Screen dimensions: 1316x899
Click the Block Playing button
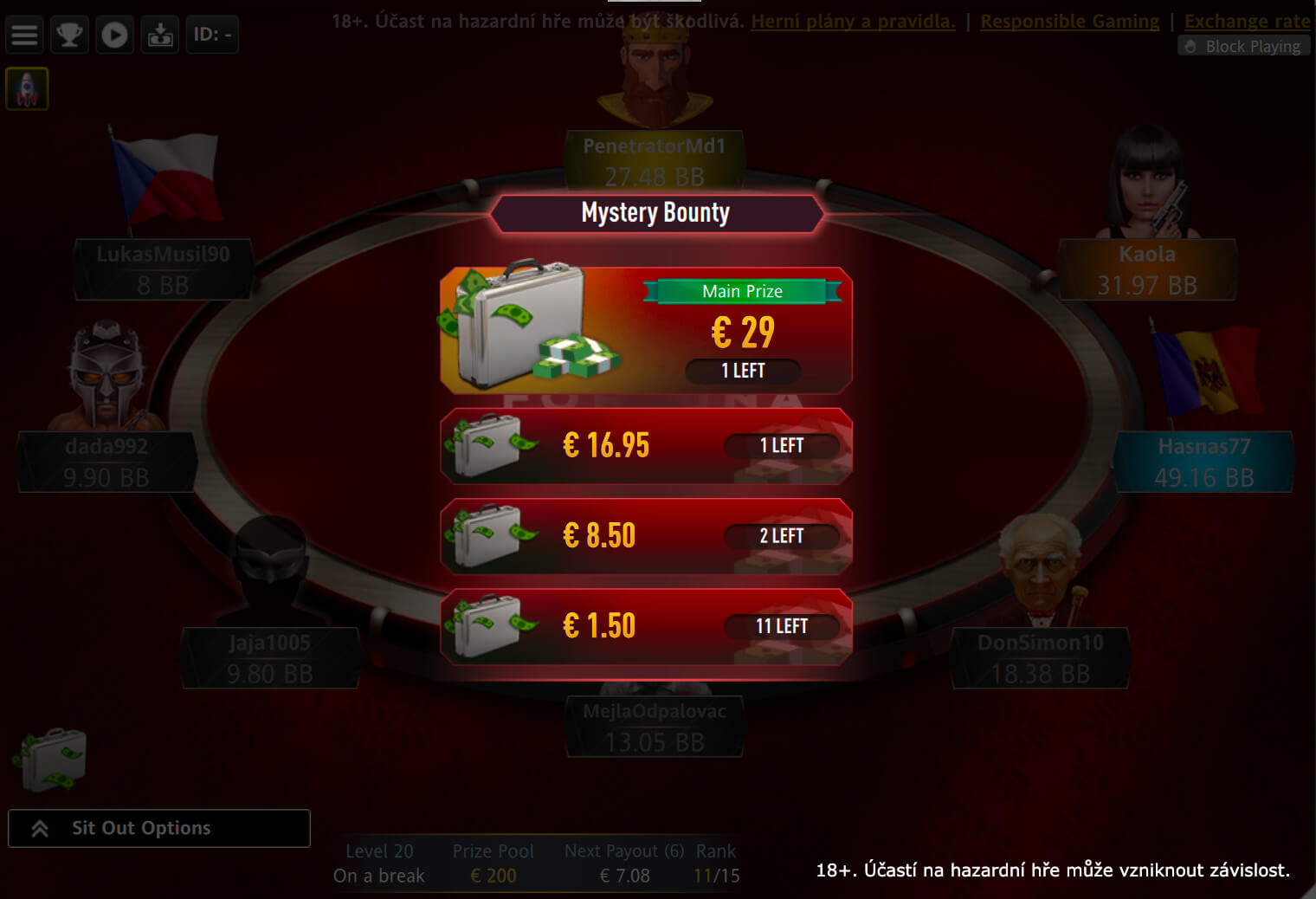[x=1243, y=47]
